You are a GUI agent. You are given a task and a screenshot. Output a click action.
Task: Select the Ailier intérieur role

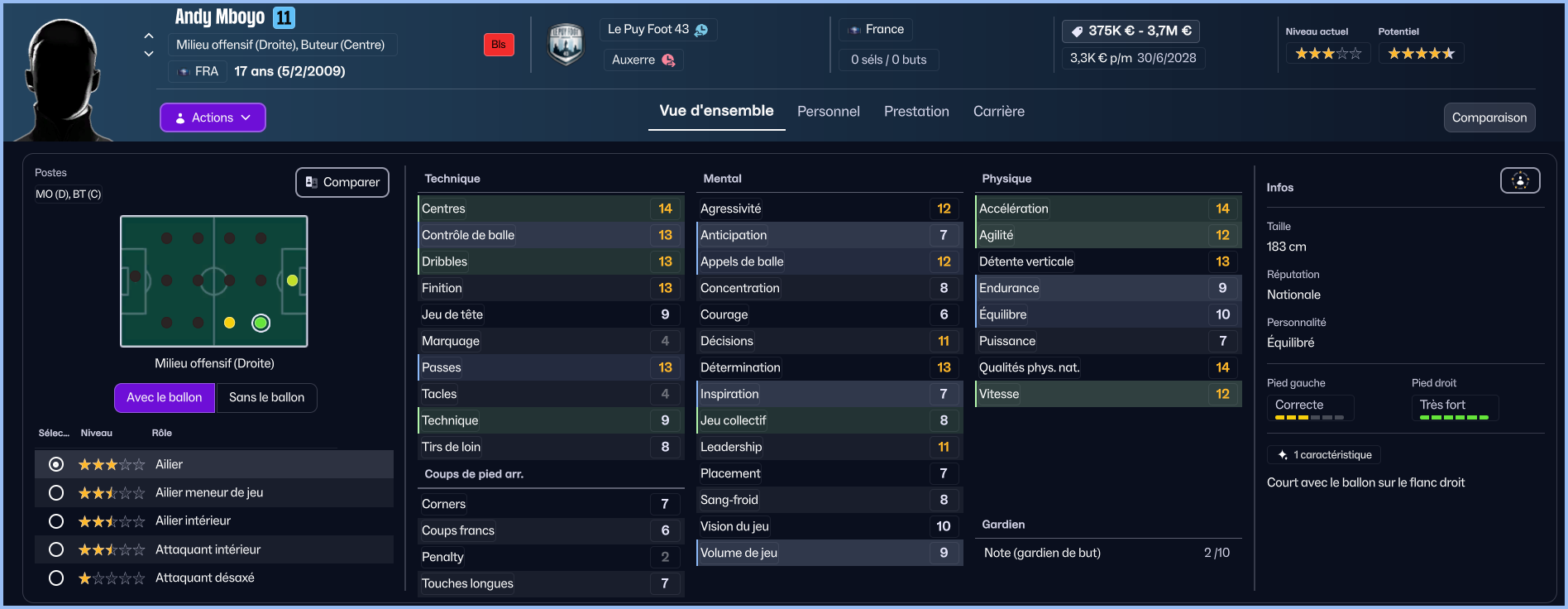[56, 521]
